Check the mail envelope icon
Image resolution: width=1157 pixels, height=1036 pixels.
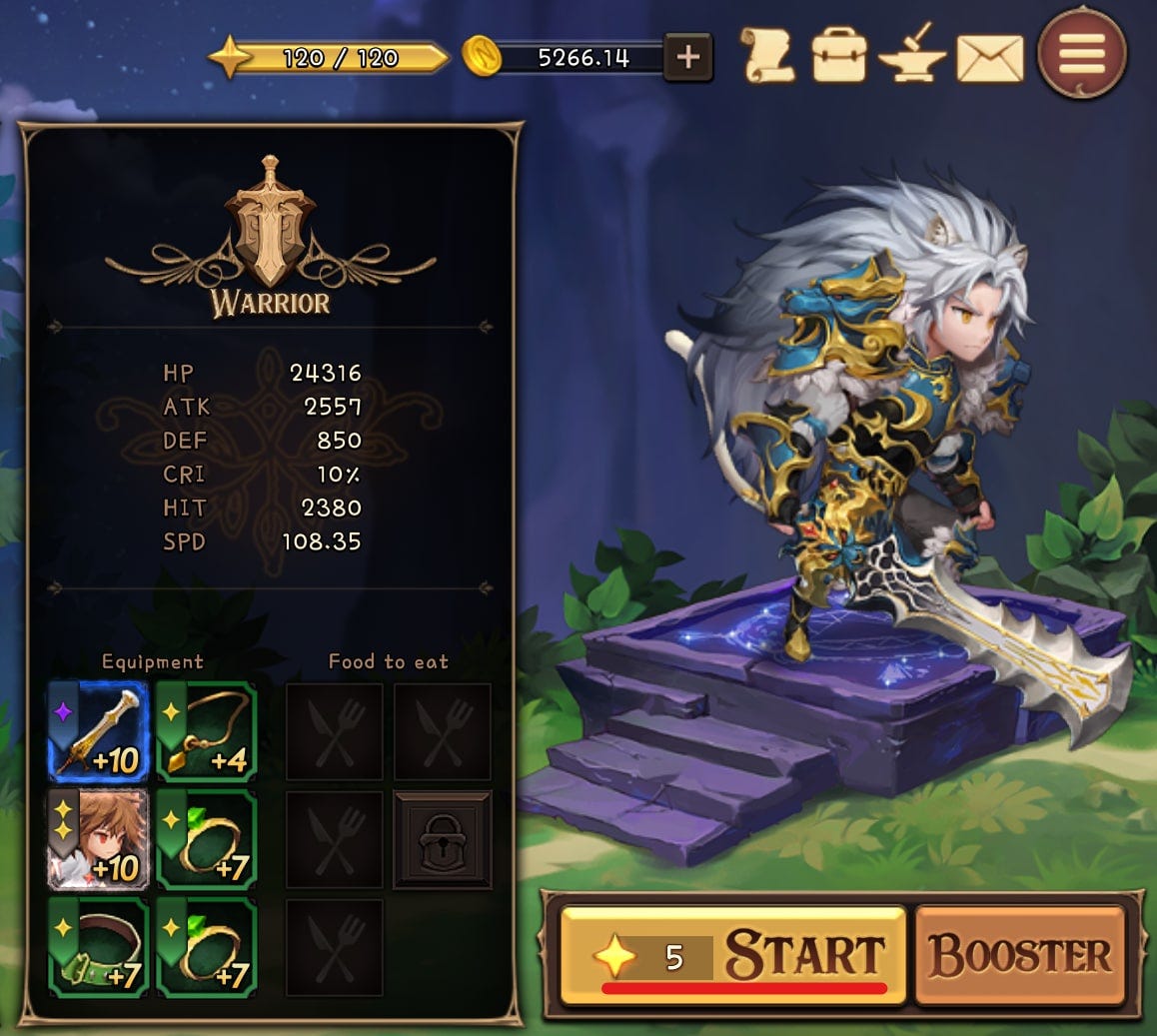click(x=989, y=58)
